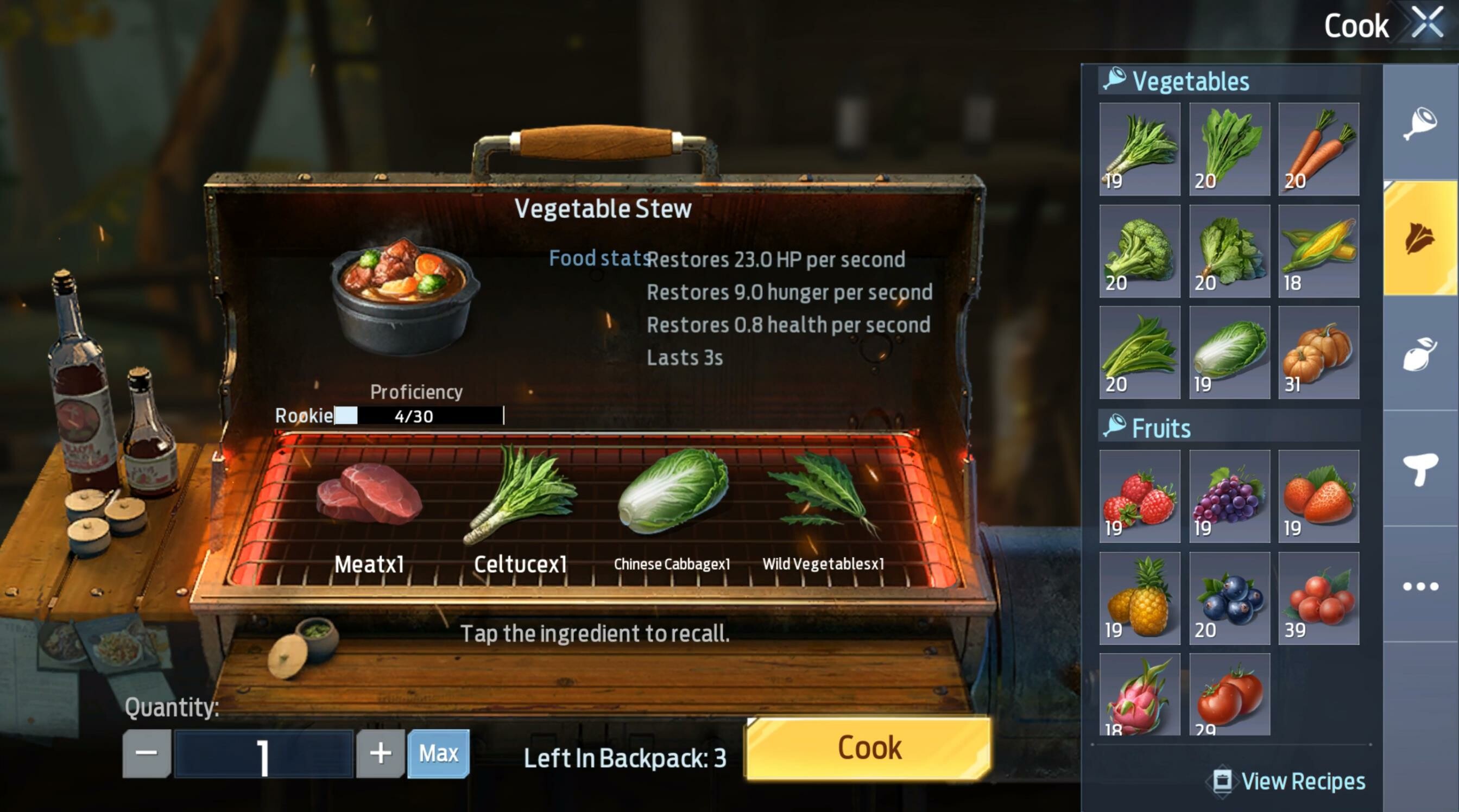The image size is (1459, 812).
Task: Increase quantity with the plus button
Action: (380, 753)
